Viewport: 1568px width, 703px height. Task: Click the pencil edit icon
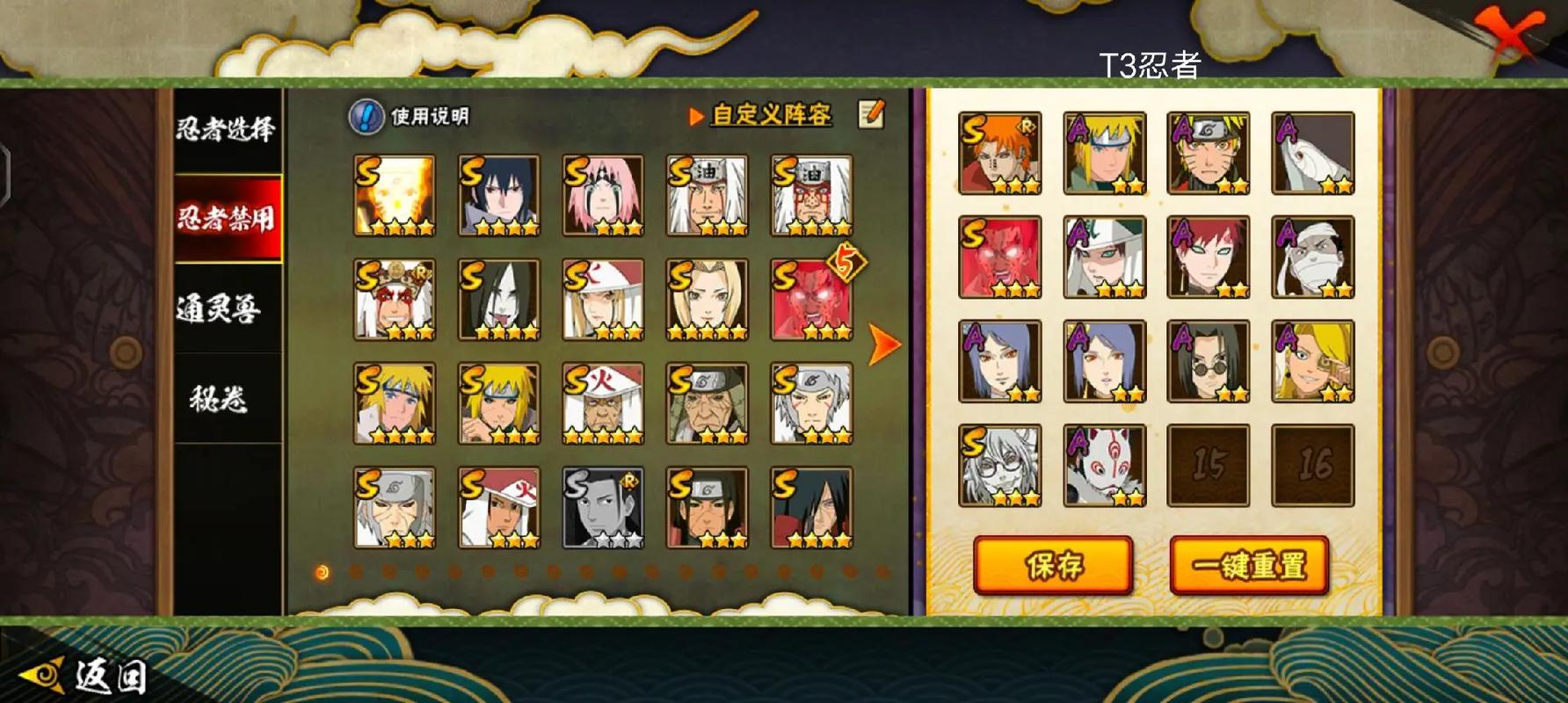coord(871,113)
